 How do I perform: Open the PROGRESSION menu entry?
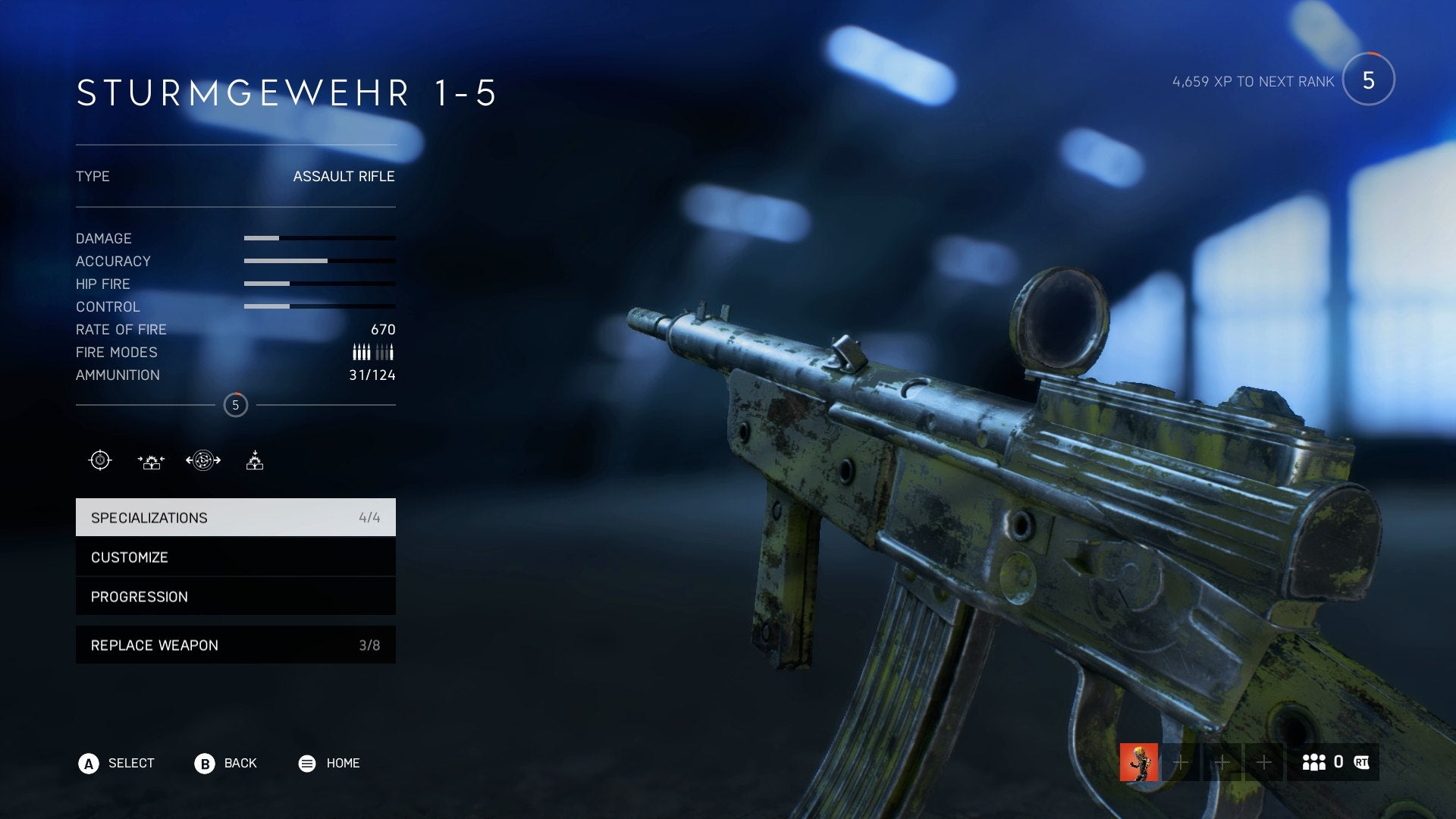pyautogui.click(x=235, y=596)
